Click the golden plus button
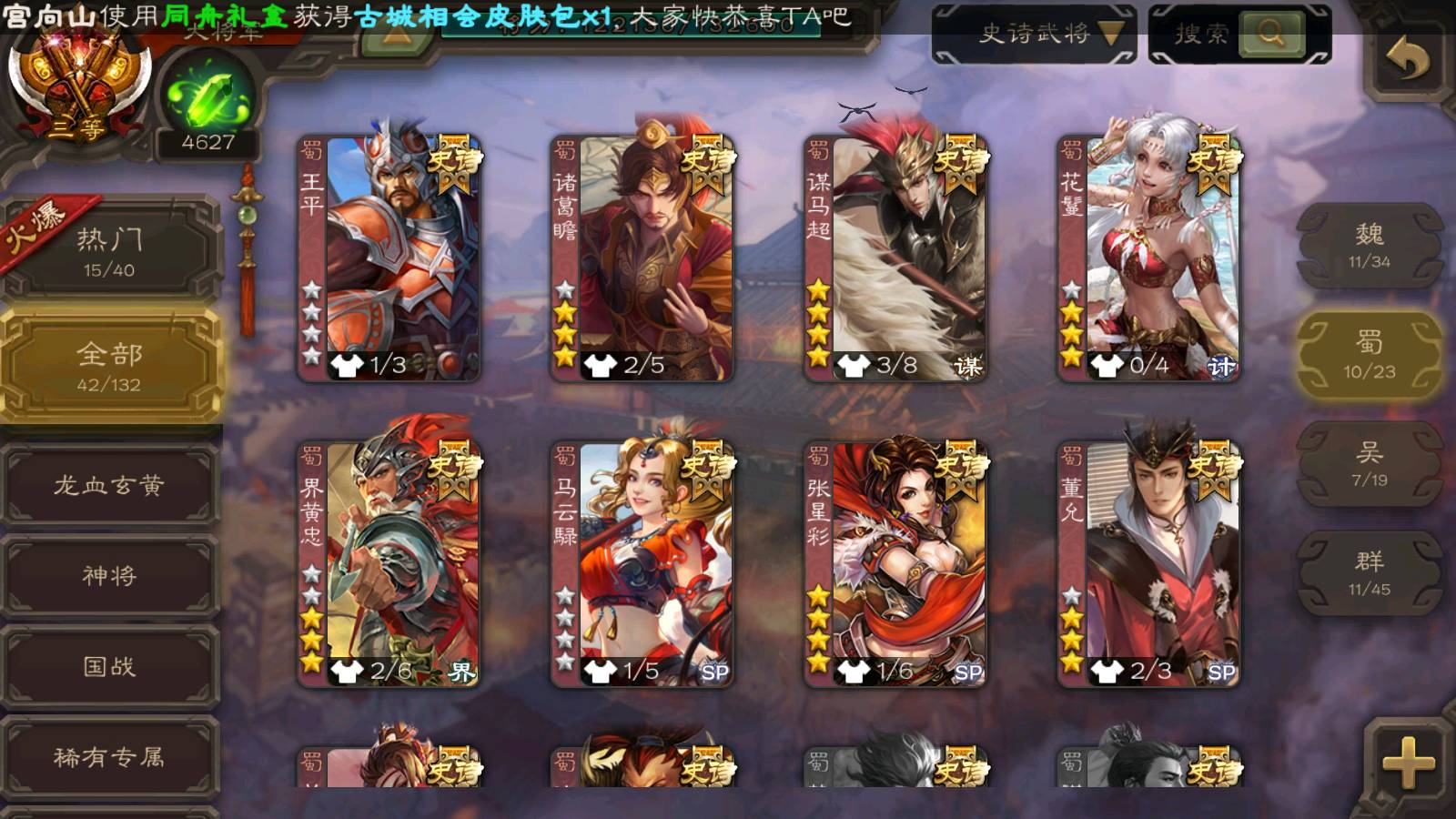This screenshot has width=1456, height=819. (x=1408, y=762)
